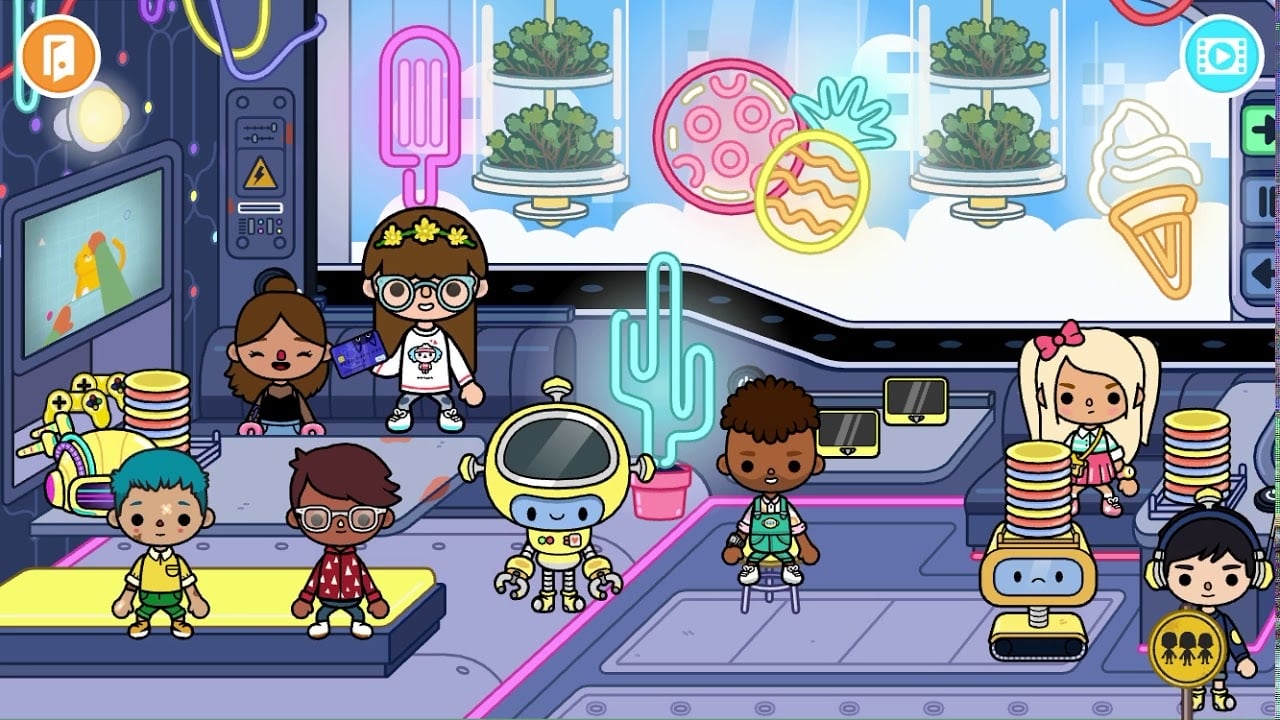
Task: Start the blue video recording button
Action: point(1222,56)
